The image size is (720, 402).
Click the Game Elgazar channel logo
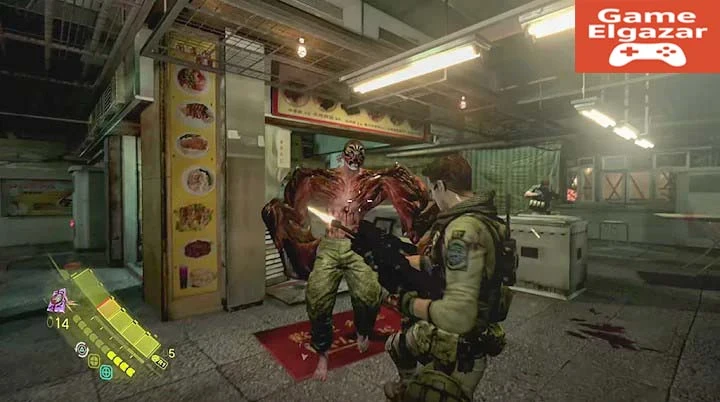click(x=646, y=36)
